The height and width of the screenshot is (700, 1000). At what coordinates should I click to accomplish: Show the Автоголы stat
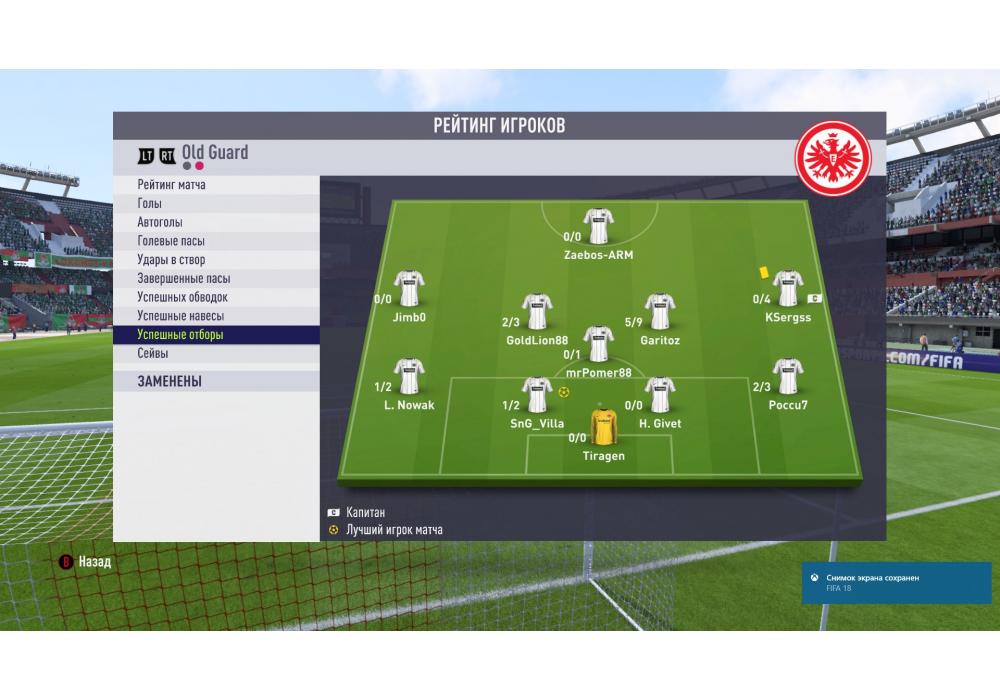(160, 222)
